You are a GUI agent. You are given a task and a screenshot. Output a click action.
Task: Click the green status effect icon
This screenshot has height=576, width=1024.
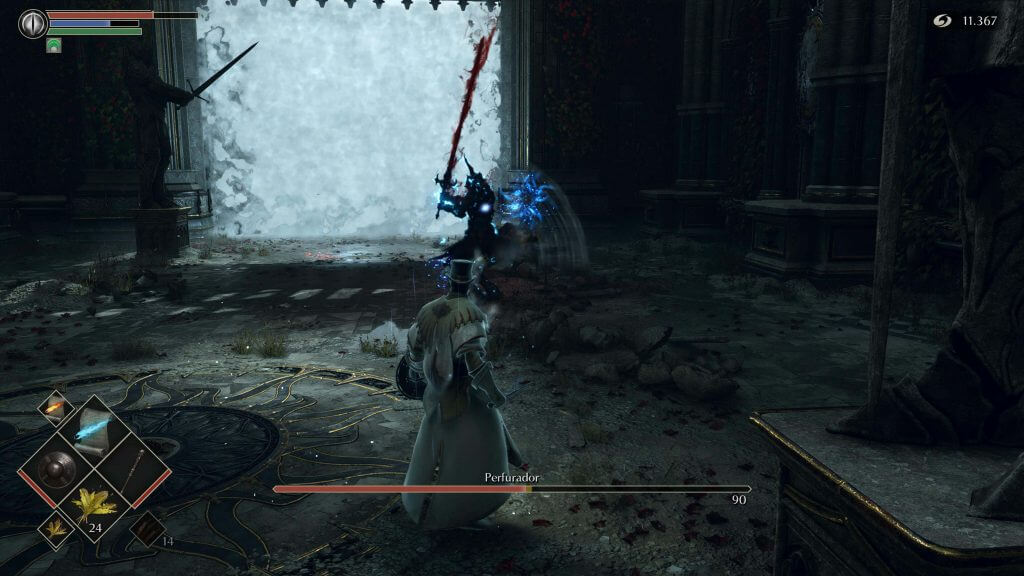click(53, 45)
